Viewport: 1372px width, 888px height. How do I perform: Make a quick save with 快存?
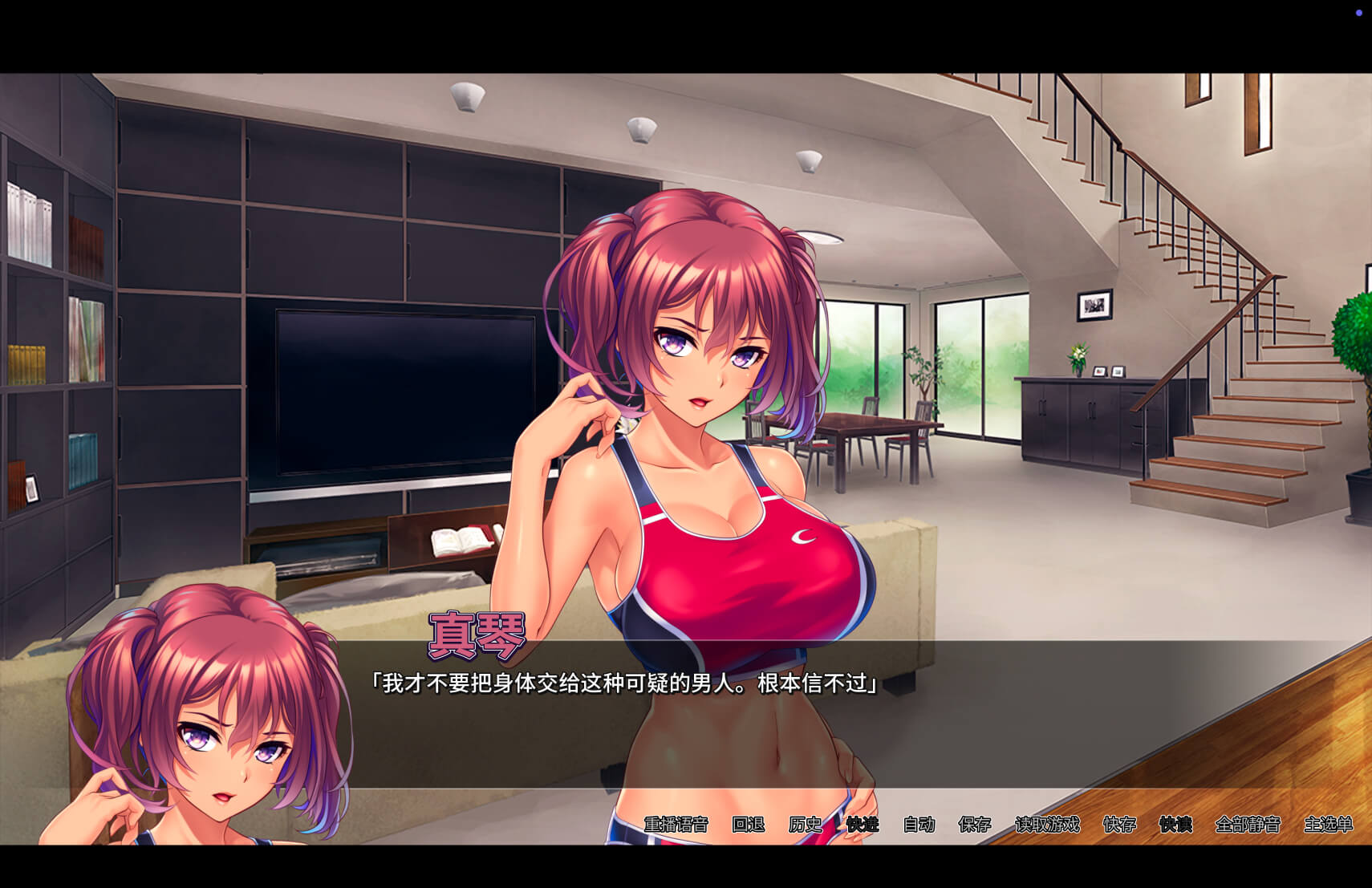pos(1119,824)
